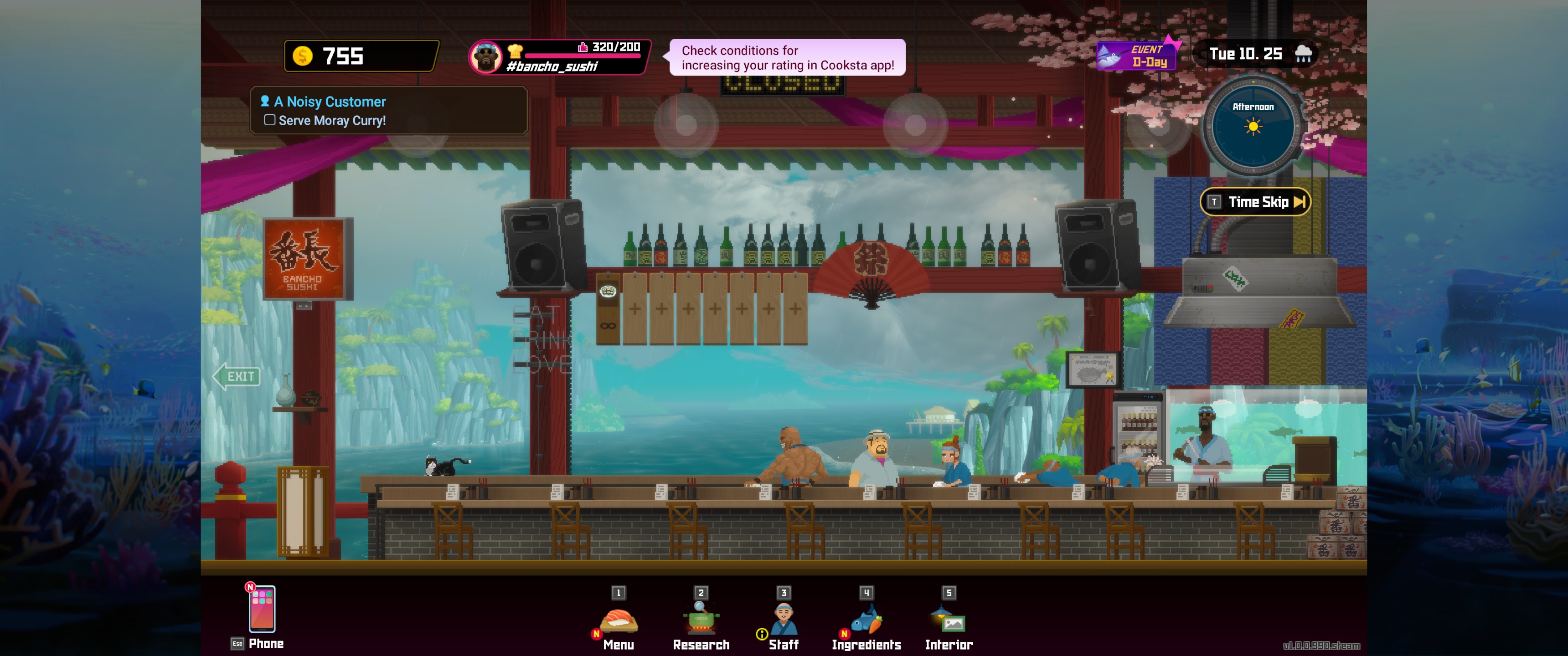Select the filled sushi menu board slot
Image resolution: width=1568 pixels, height=656 pixels.
(608, 308)
